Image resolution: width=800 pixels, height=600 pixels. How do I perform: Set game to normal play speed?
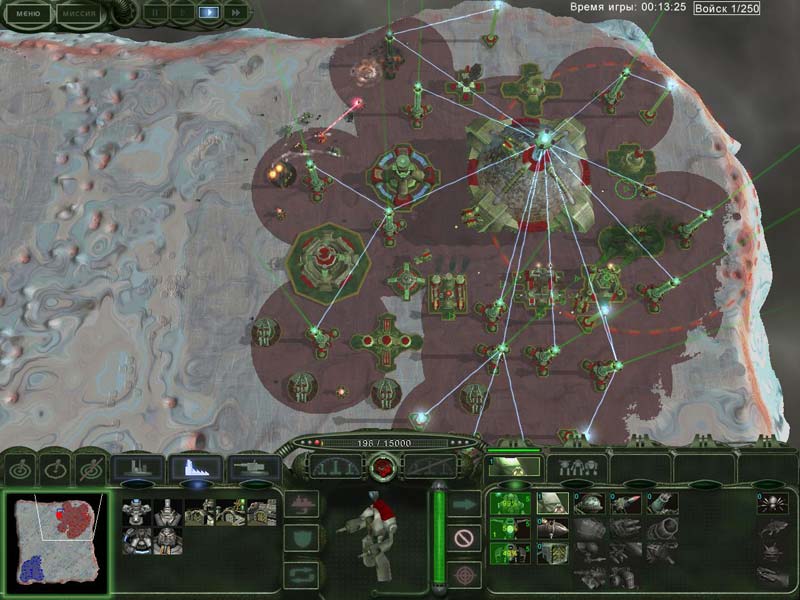pos(209,13)
